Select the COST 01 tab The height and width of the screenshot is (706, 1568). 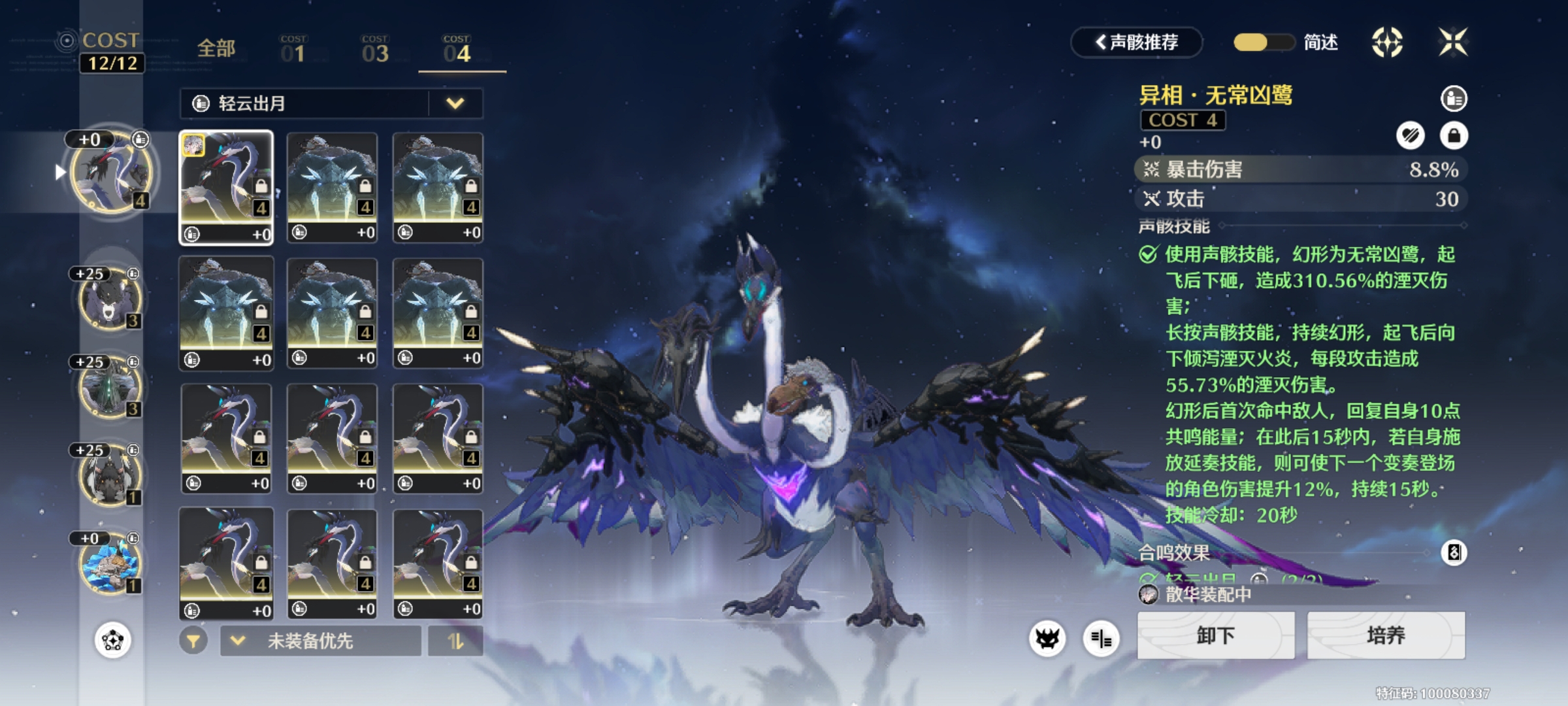(293, 50)
